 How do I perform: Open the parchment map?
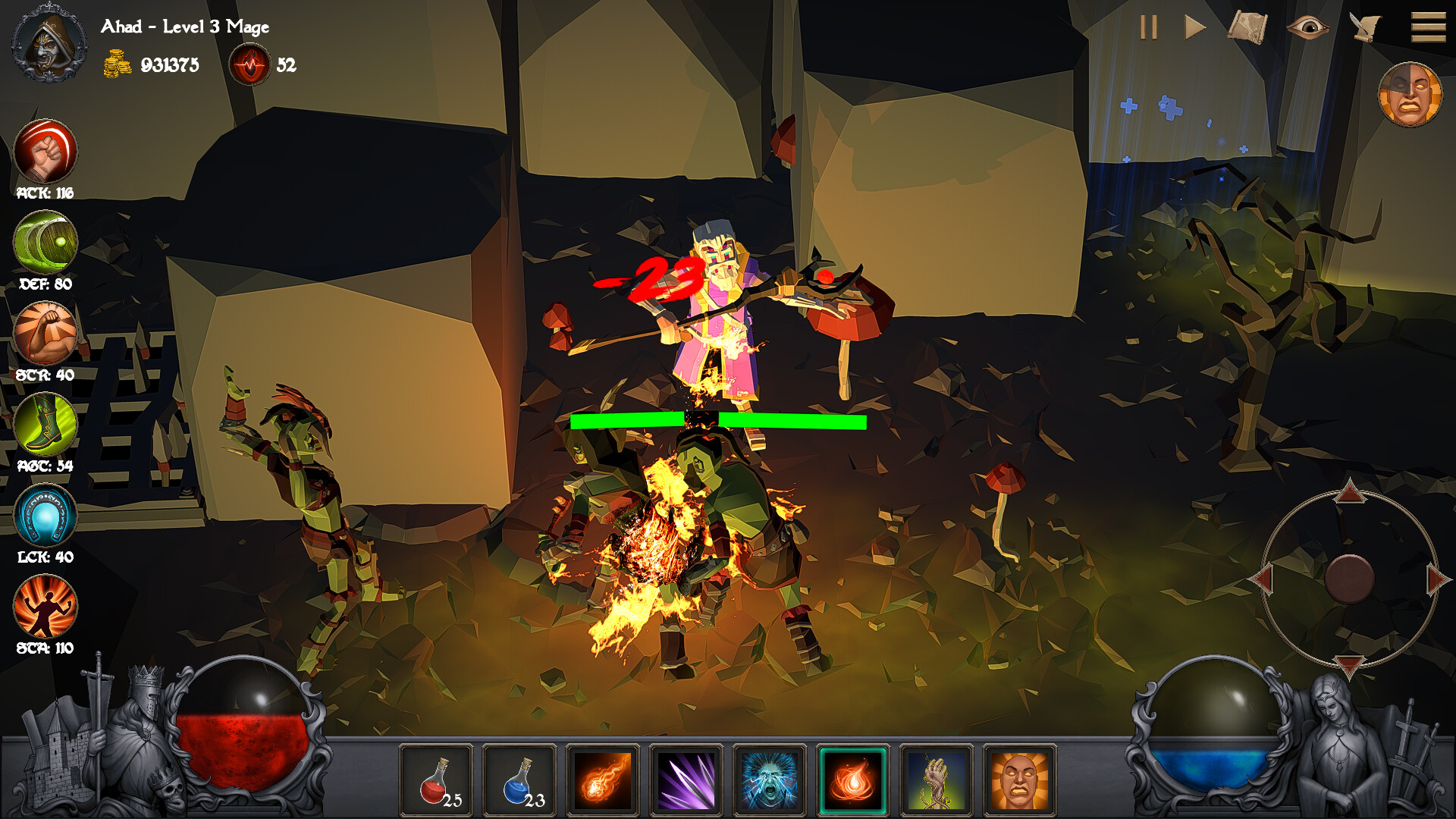[x=1247, y=28]
